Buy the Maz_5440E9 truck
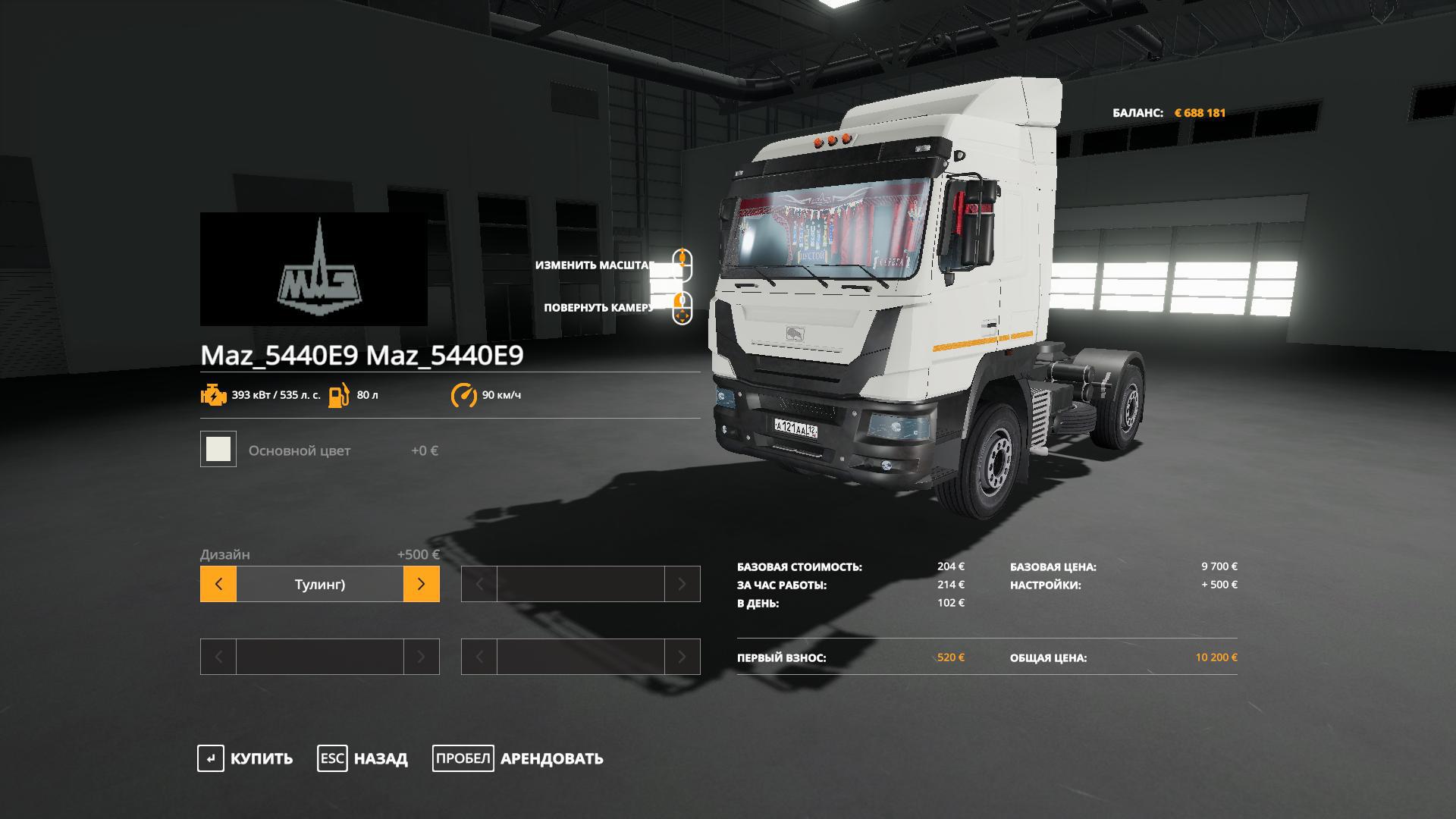The height and width of the screenshot is (819, 1456). click(x=245, y=758)
